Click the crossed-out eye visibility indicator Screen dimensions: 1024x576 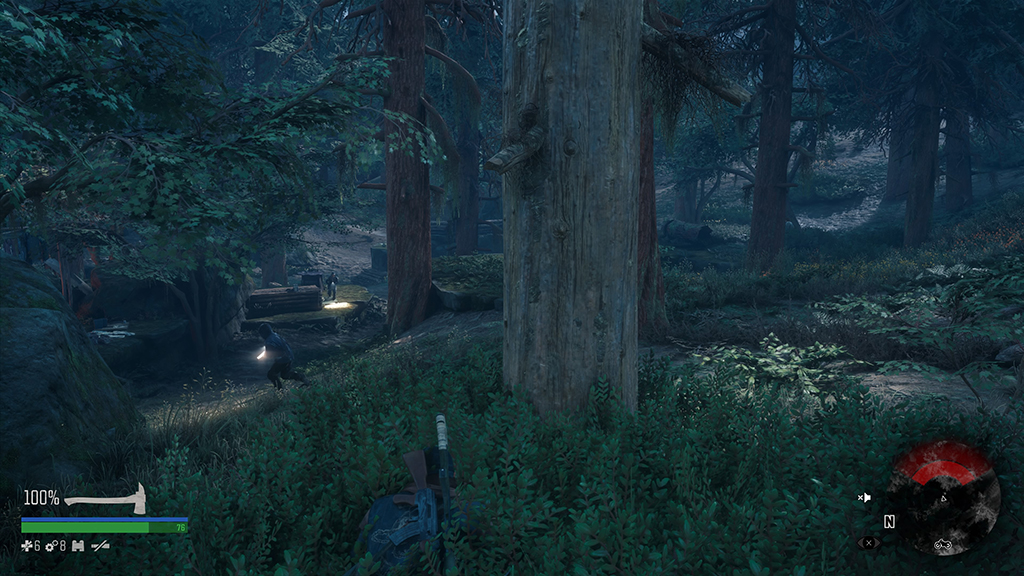coord(867,543)
